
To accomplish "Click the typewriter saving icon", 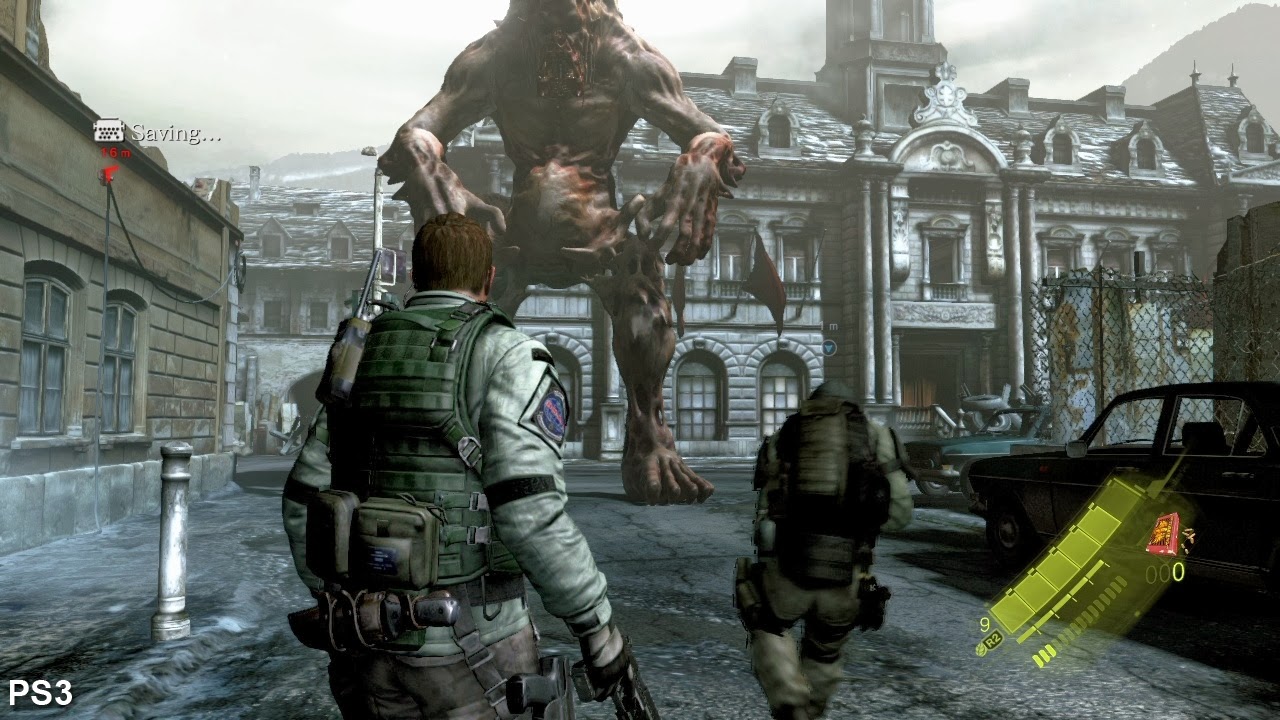I will [109, 131].
